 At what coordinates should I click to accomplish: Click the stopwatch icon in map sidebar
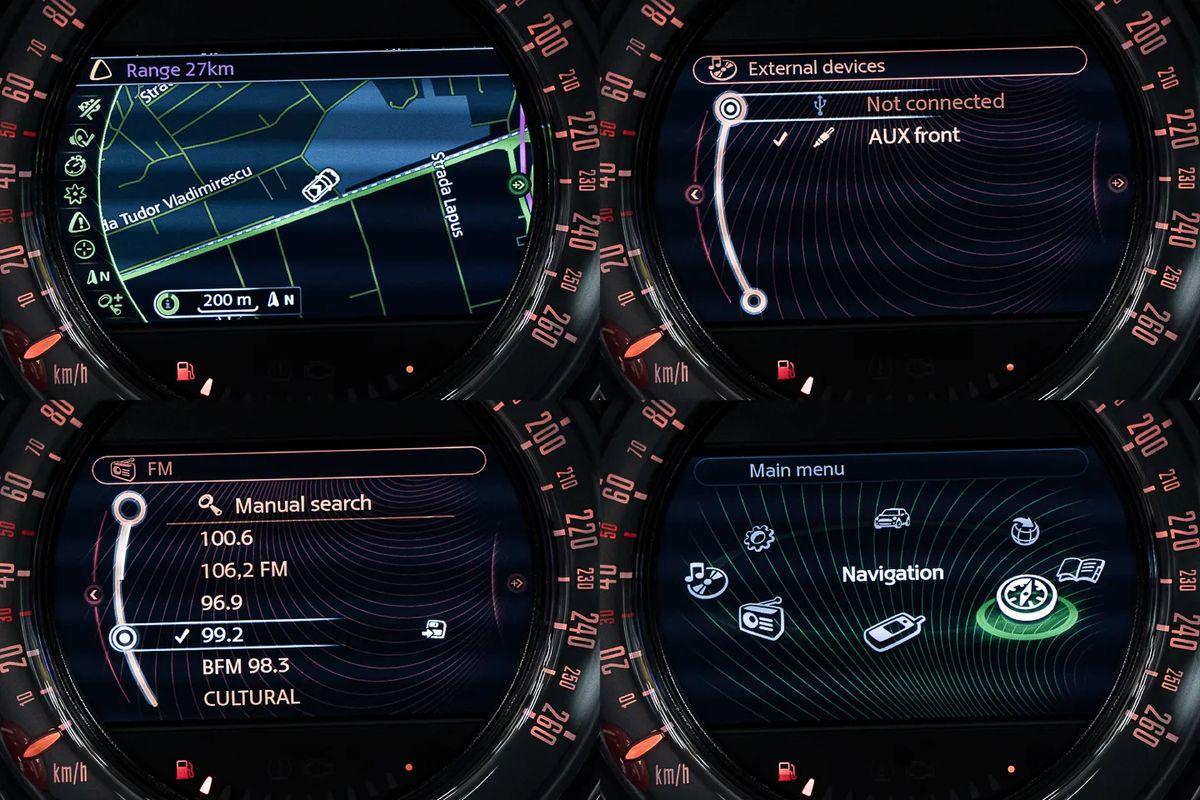tap(76, 165)
